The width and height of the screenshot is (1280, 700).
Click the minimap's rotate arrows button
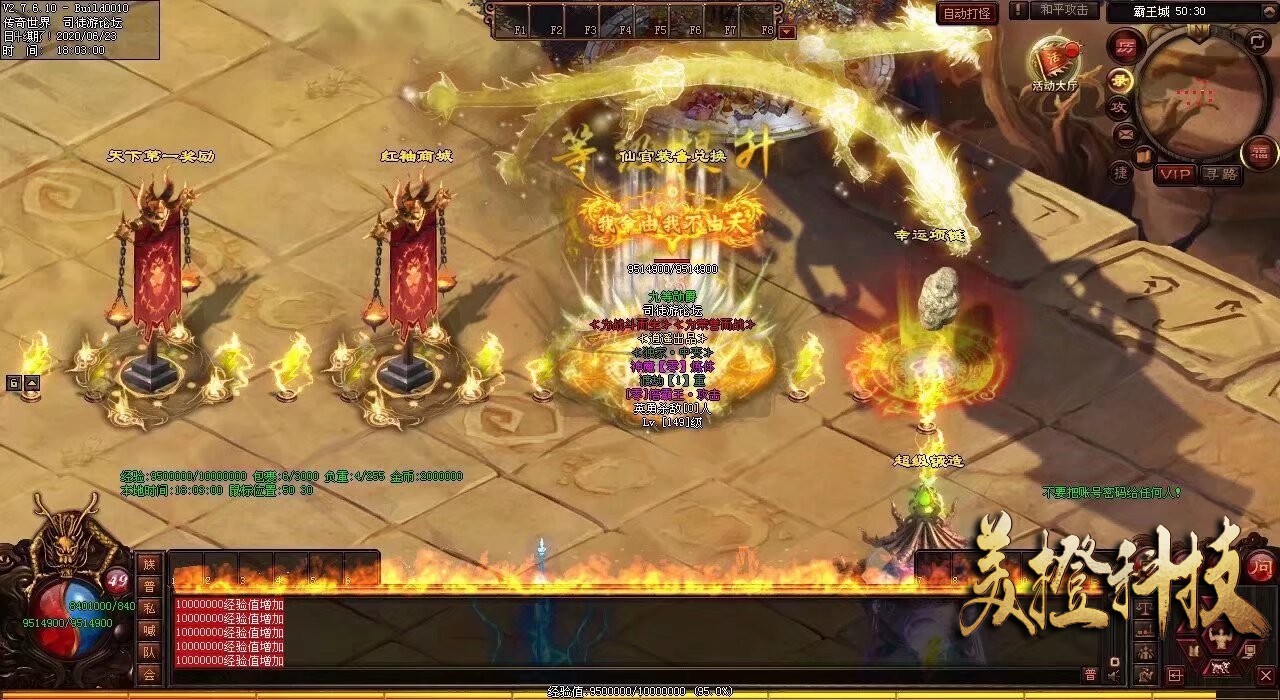click(x=1257, y=40)
